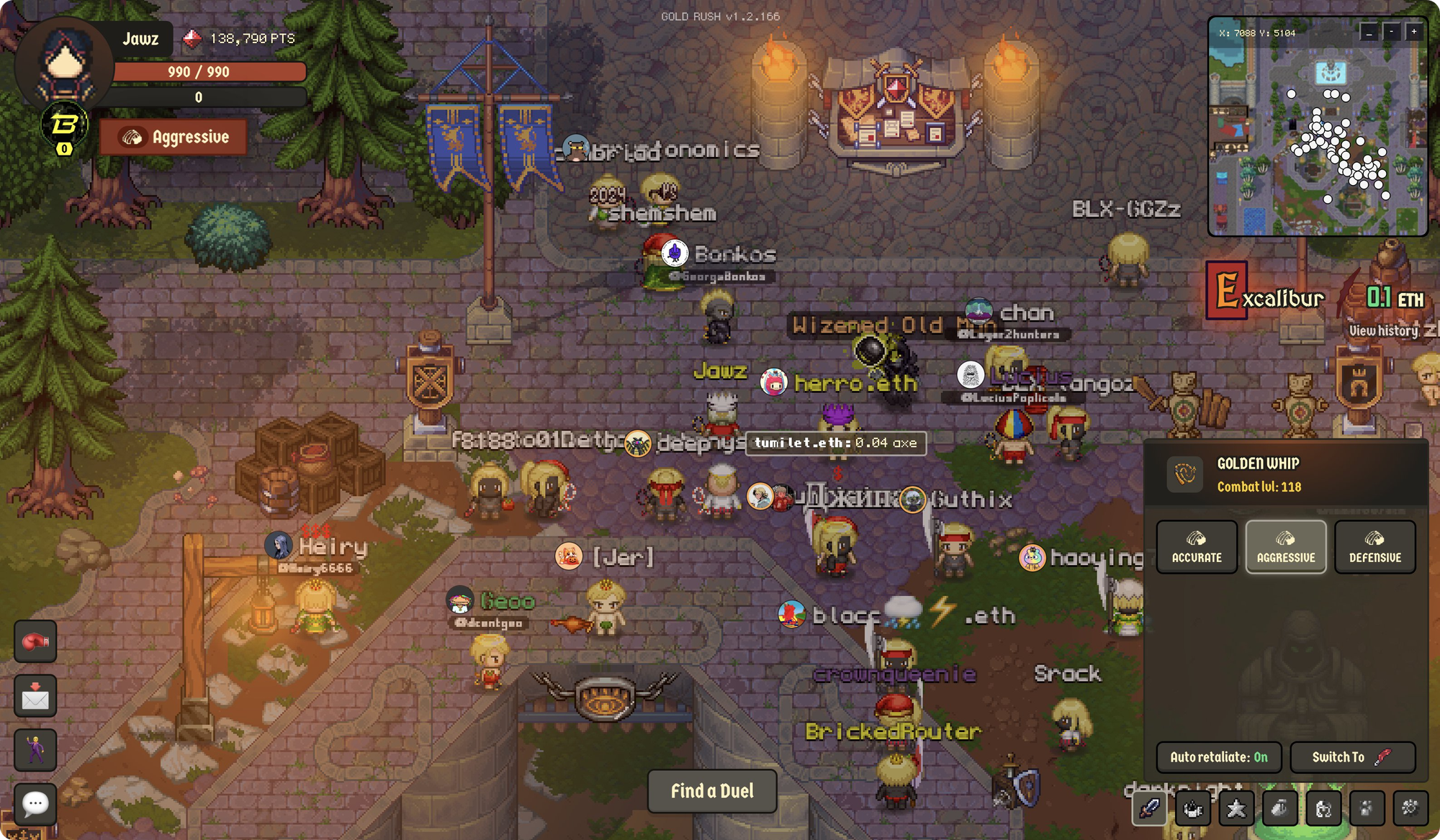Zoom in the minimap with plus
This screenshot has width=1440, height=840.
pos(1414,32)
